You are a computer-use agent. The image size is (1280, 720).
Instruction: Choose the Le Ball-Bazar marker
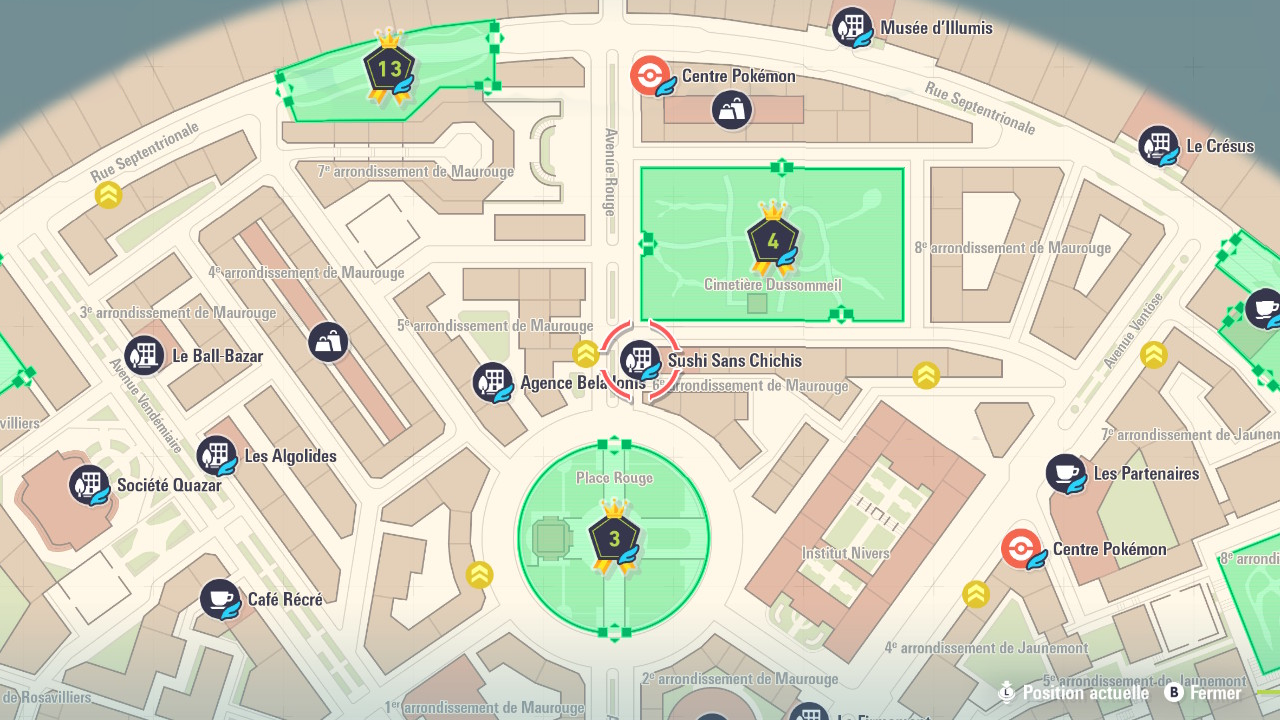(x=144, y=355)
